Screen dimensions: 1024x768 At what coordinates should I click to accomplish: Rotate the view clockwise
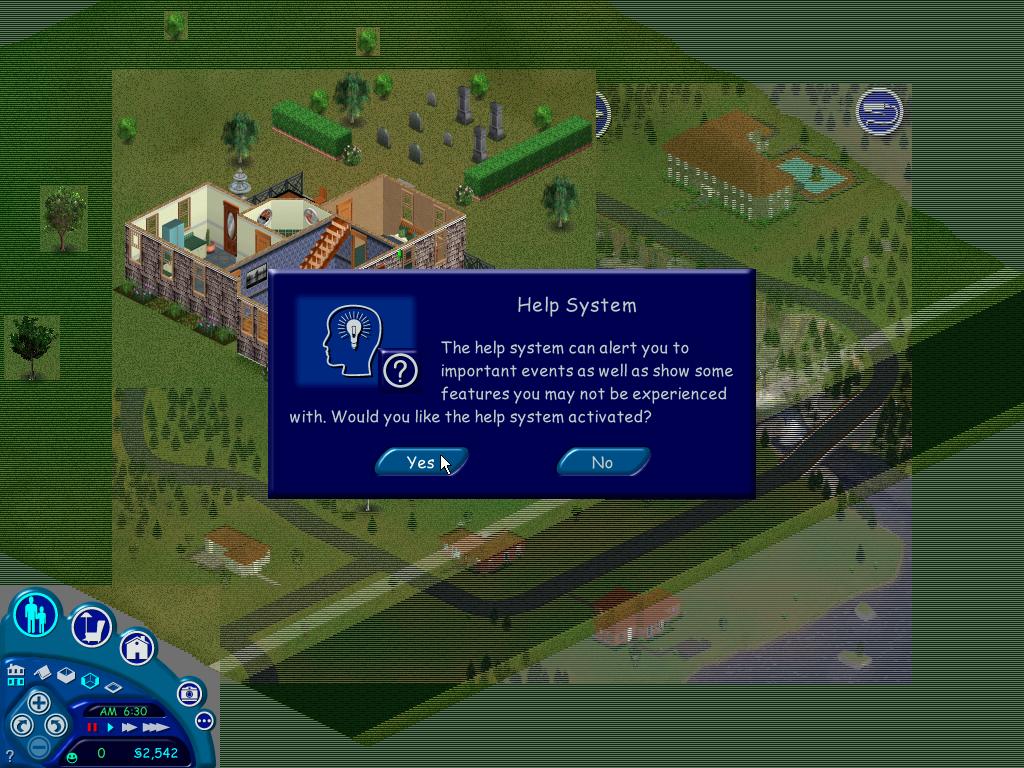pyautogui.click(x=57, y=725)
